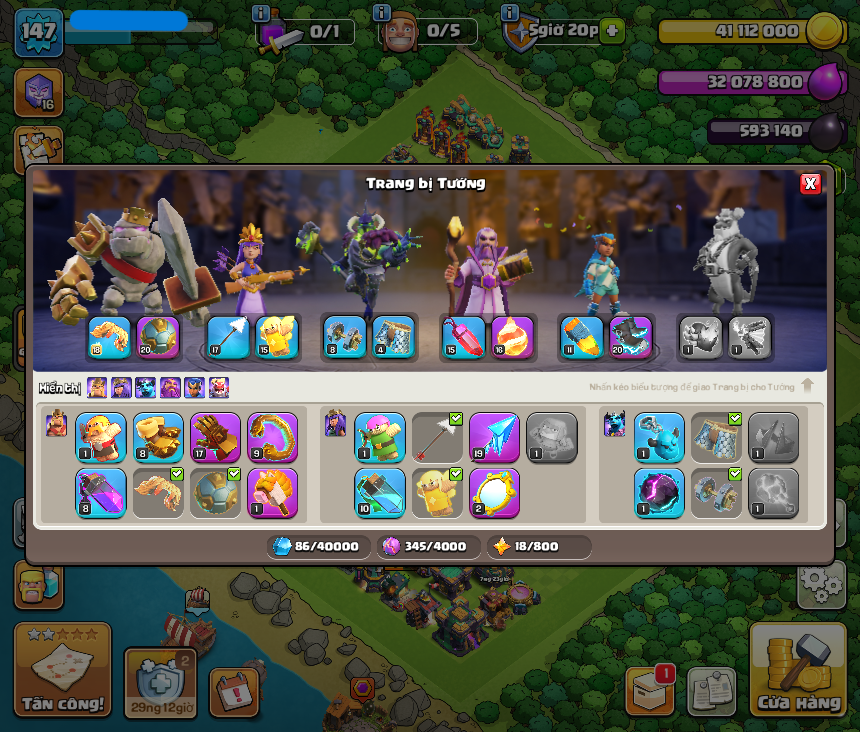This screenshot has height=732, width=860.
Task: Pick the Frozen Arrow equipment
Action: pos(494,437)
